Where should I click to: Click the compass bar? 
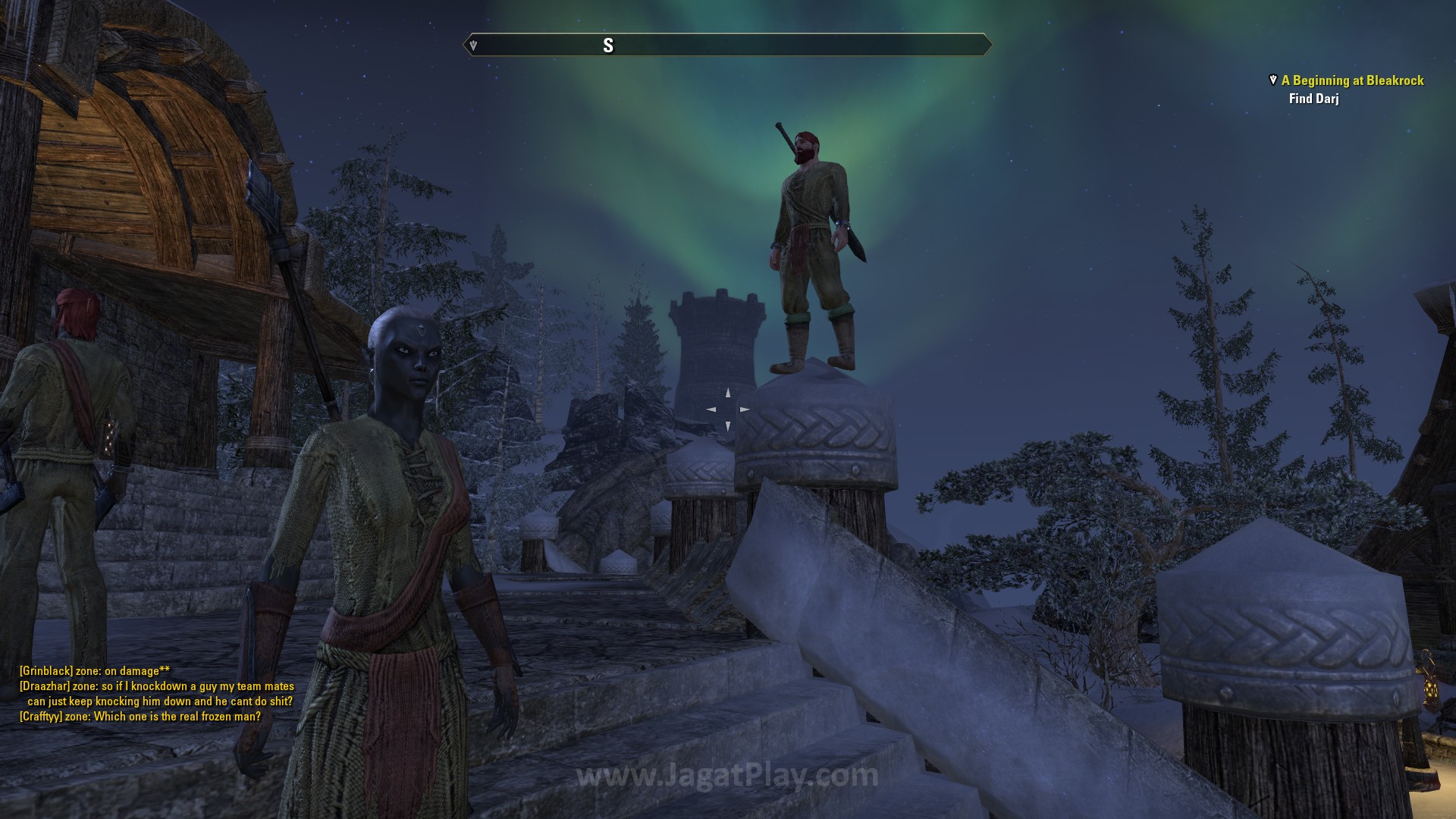pos(727,45)
